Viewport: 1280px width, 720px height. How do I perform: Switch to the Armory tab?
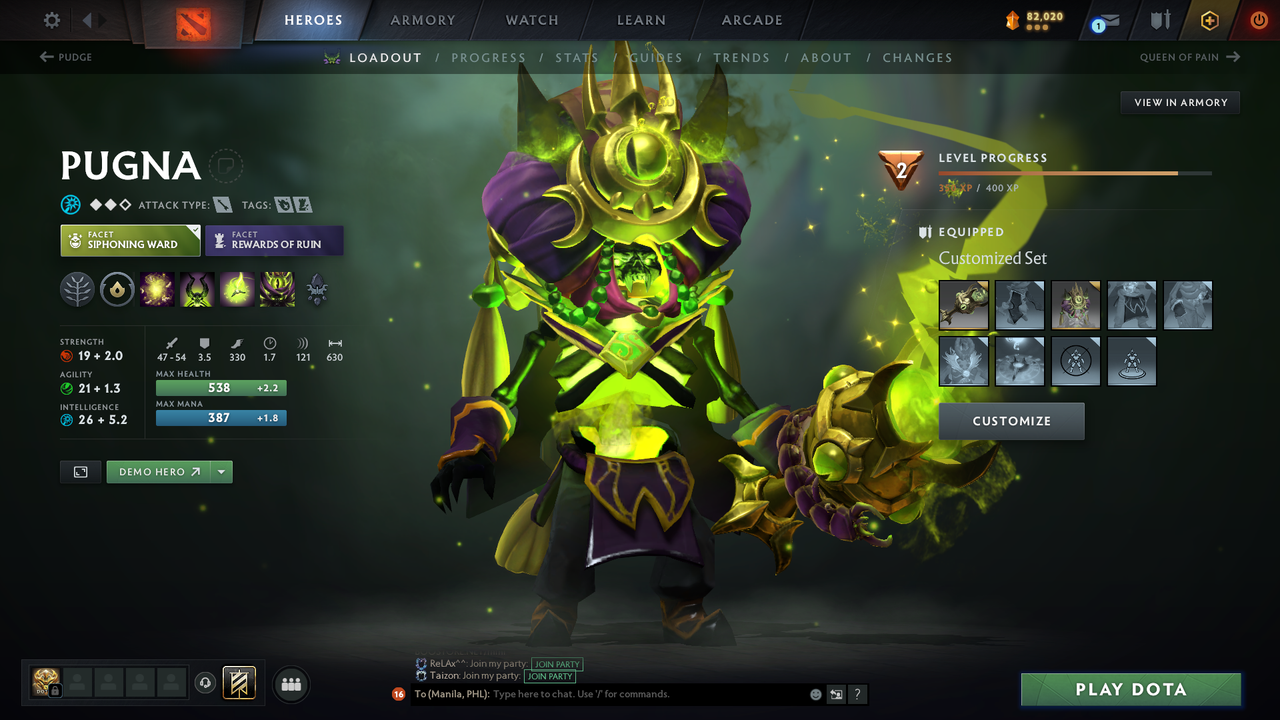coord(422,20)
